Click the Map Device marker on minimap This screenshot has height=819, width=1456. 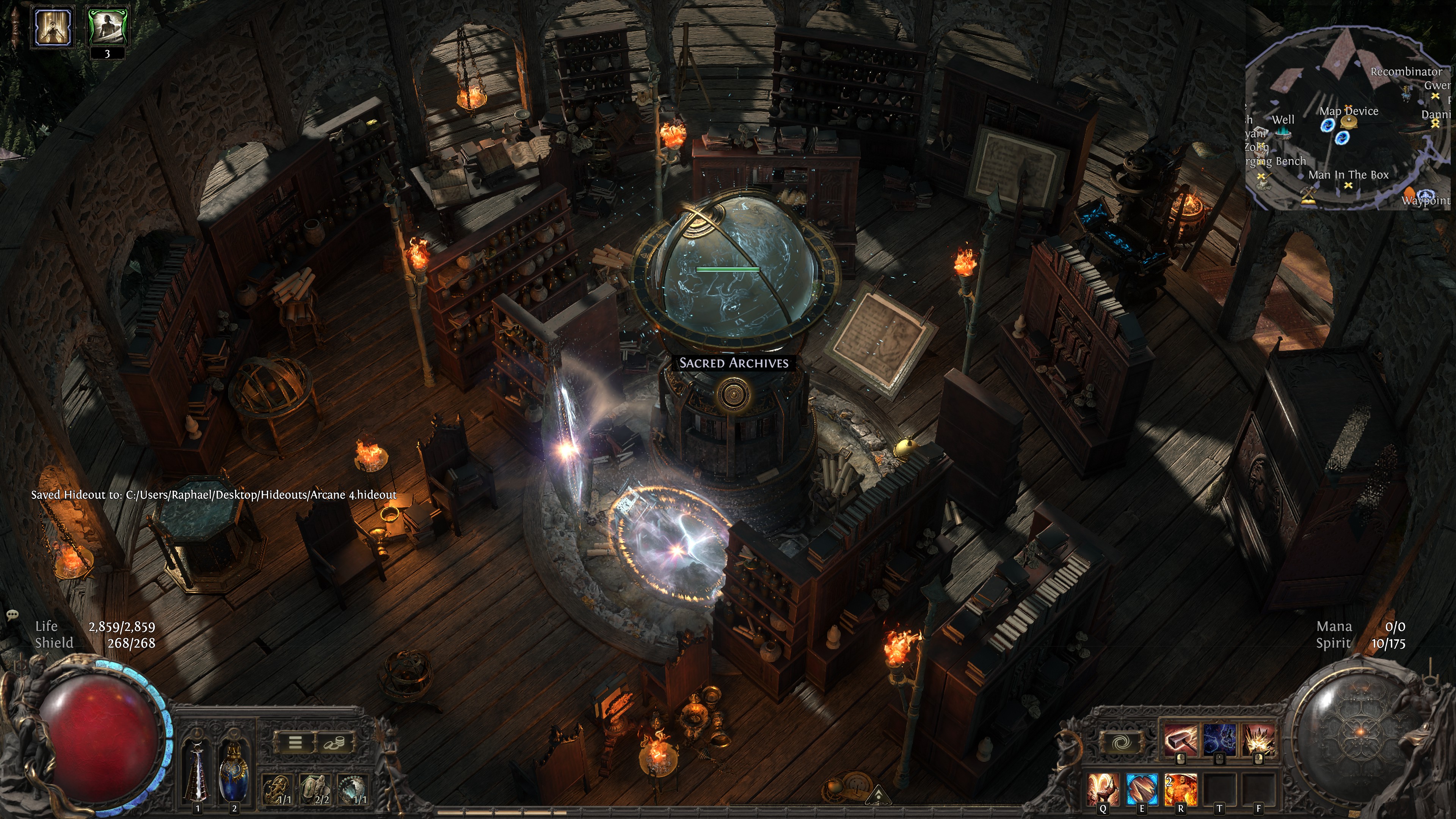tap(1348, 111)
